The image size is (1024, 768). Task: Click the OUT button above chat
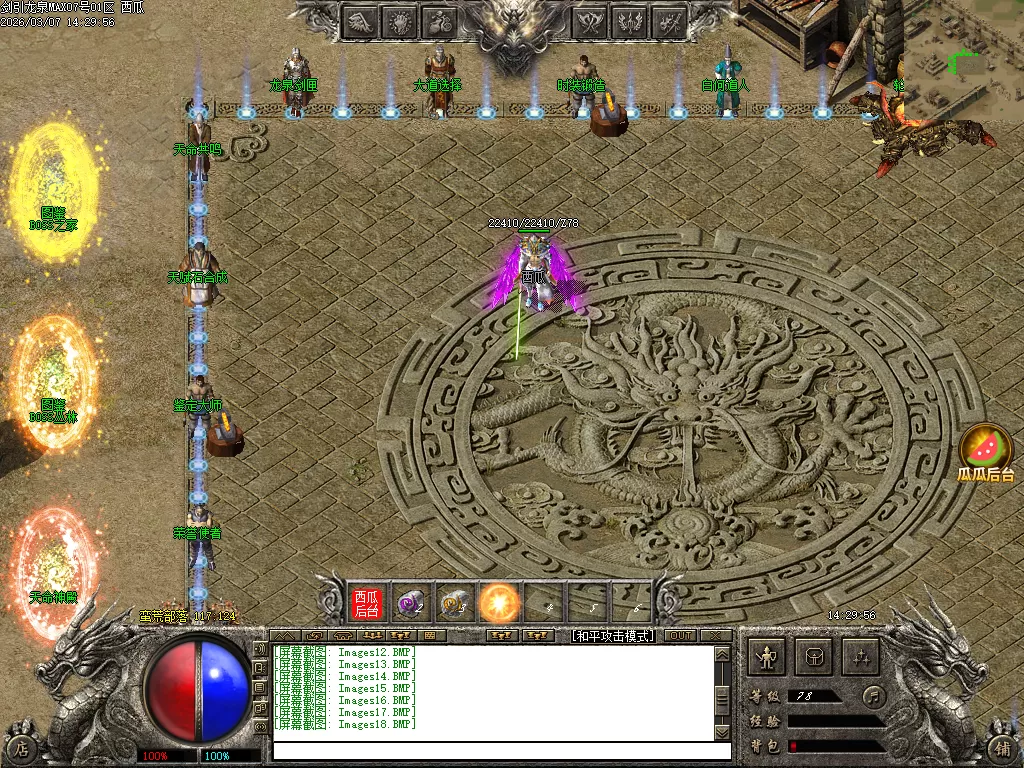pos(680,635)
